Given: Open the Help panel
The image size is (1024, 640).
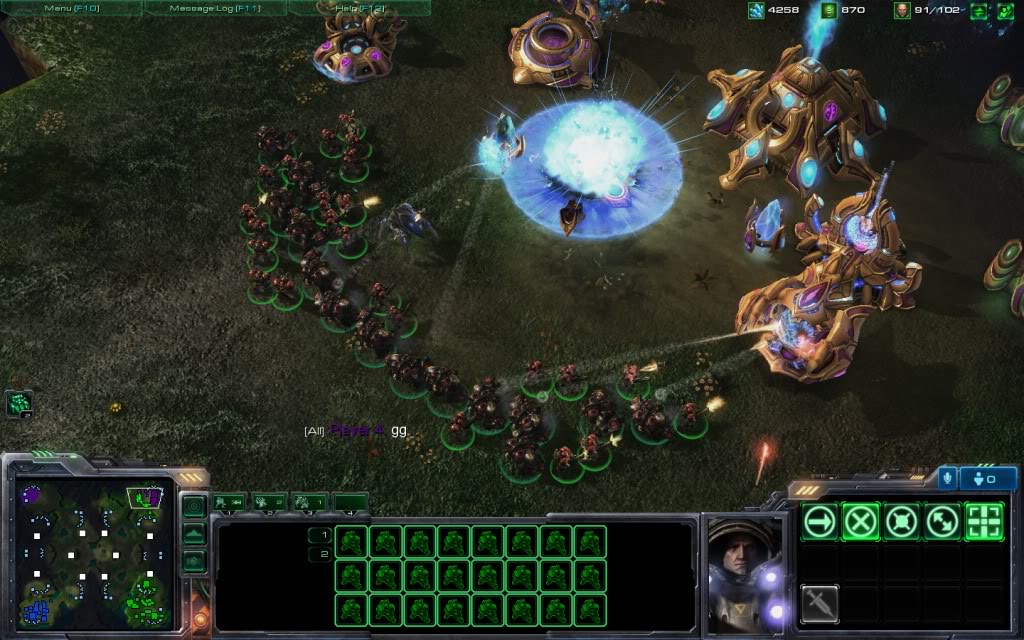Looking at the screenshot, I should (359, 8).
